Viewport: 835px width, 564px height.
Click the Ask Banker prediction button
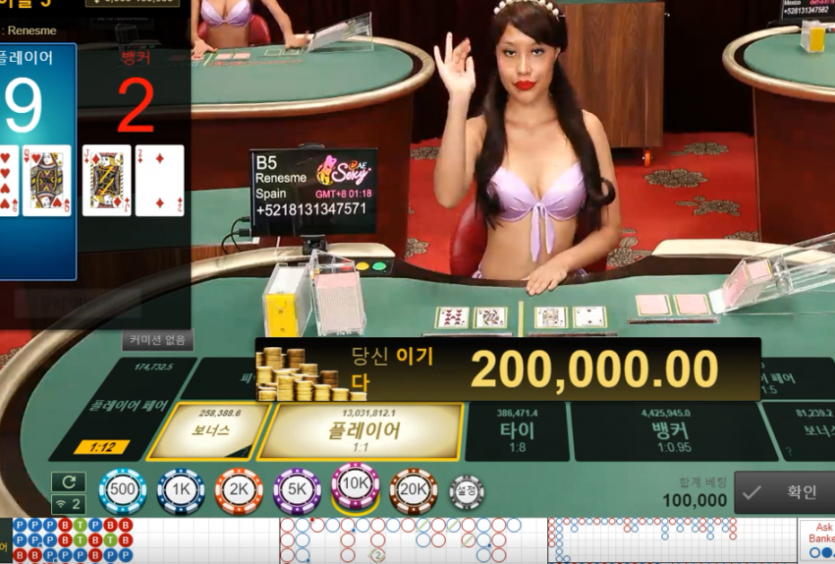pyautogui.click(x=820, y=538)
